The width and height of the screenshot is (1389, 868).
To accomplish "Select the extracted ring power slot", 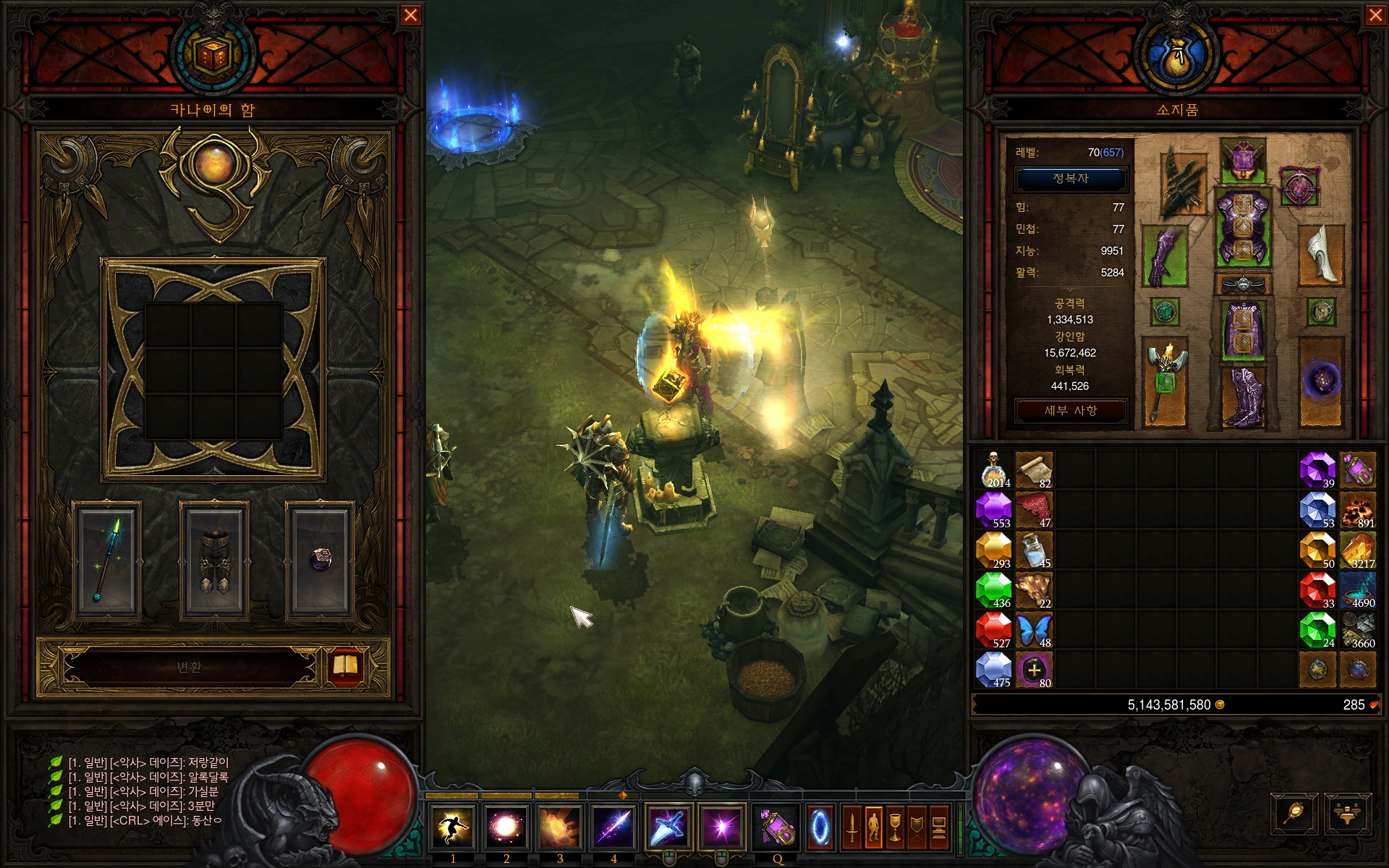I will coord(320,561).
